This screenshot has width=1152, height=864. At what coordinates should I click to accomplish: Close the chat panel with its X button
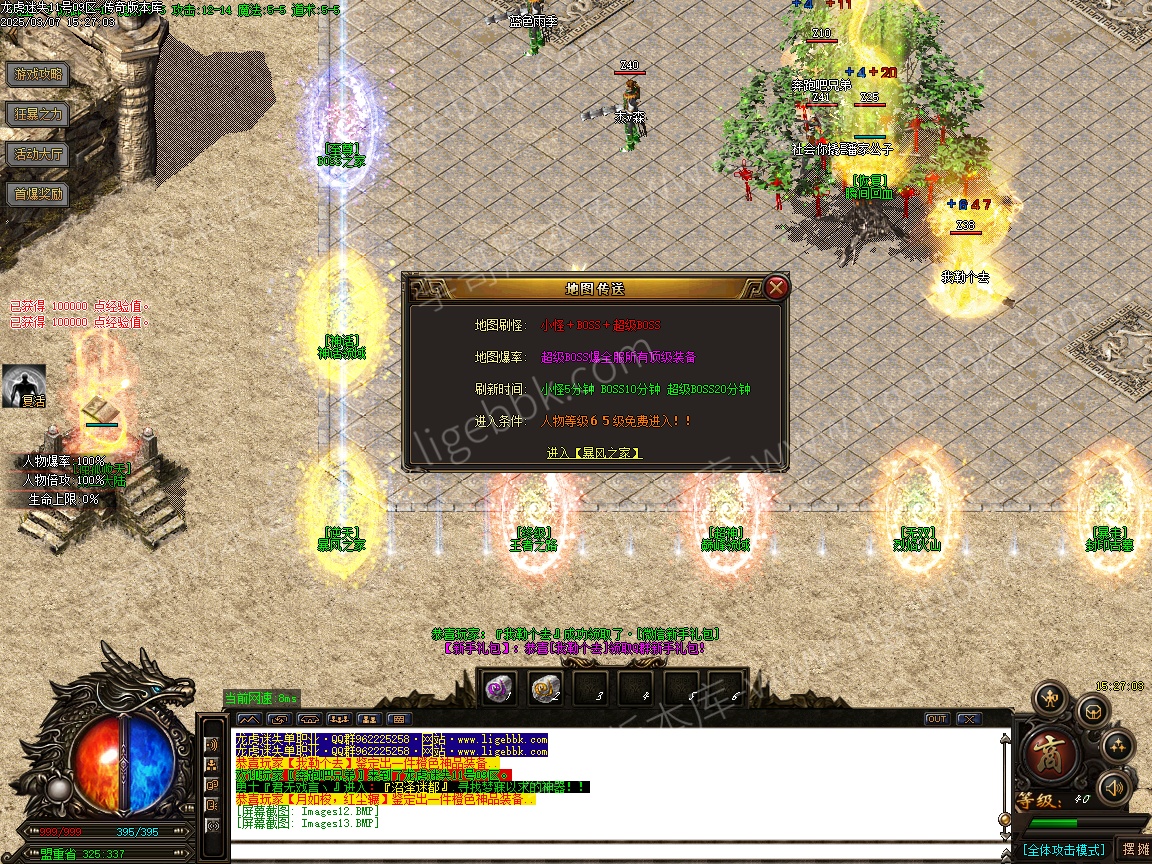tap(968, 719)
